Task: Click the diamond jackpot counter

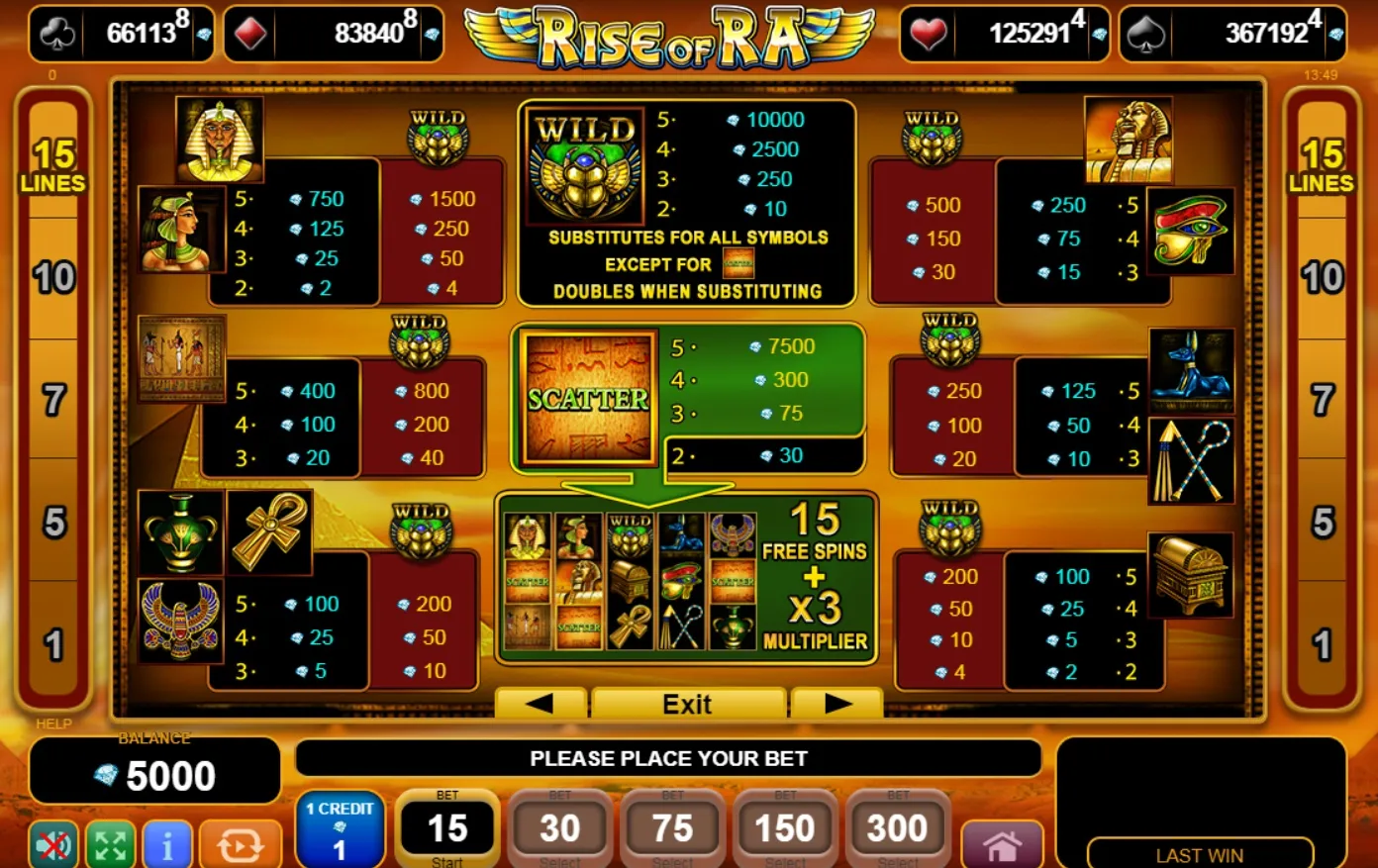Action: click(330, 30)
